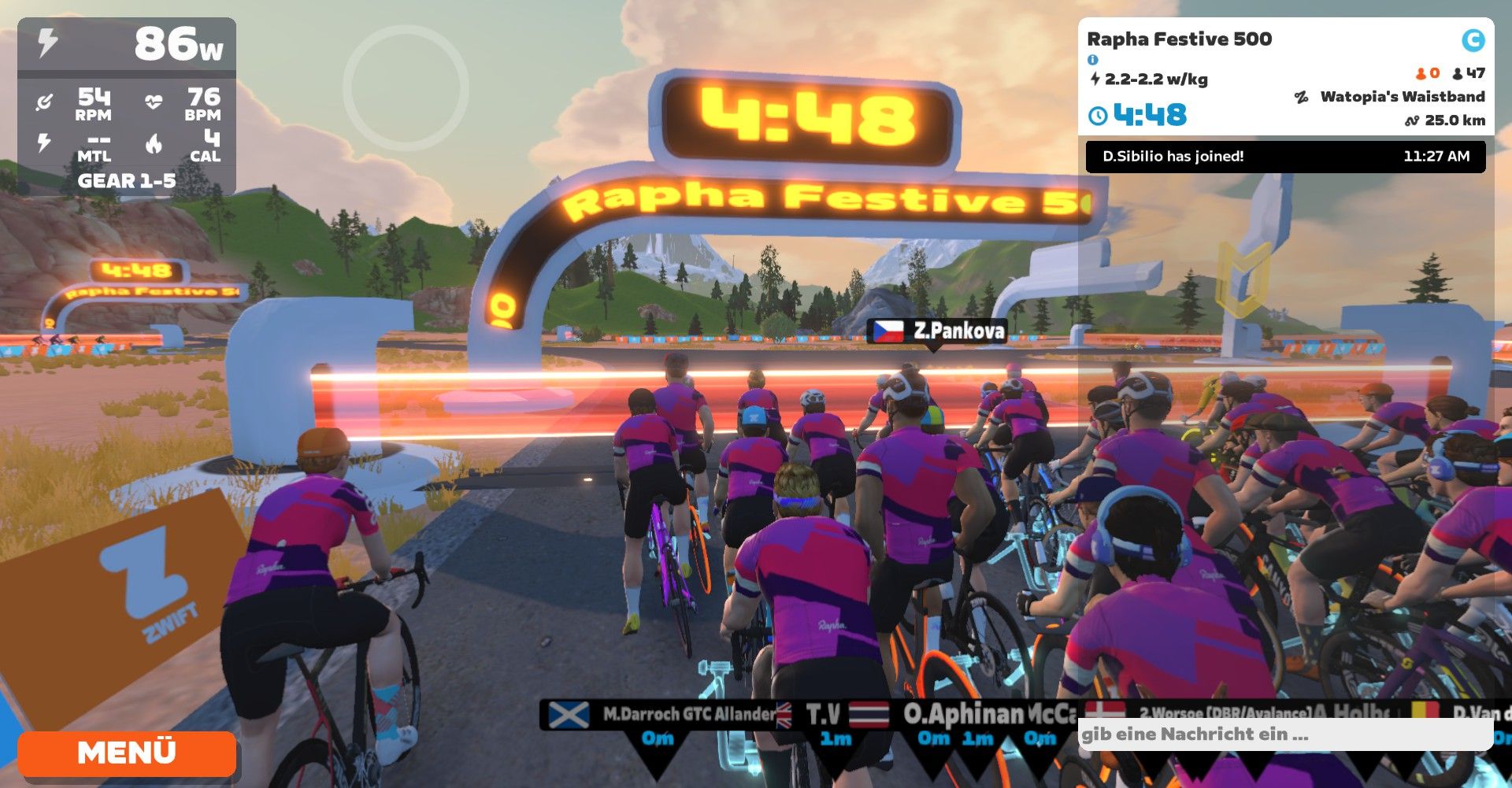Screen dimensions: 1512x788
Task: Select rider Z.Pankova's name tag
Action: (x=937, y=331)
